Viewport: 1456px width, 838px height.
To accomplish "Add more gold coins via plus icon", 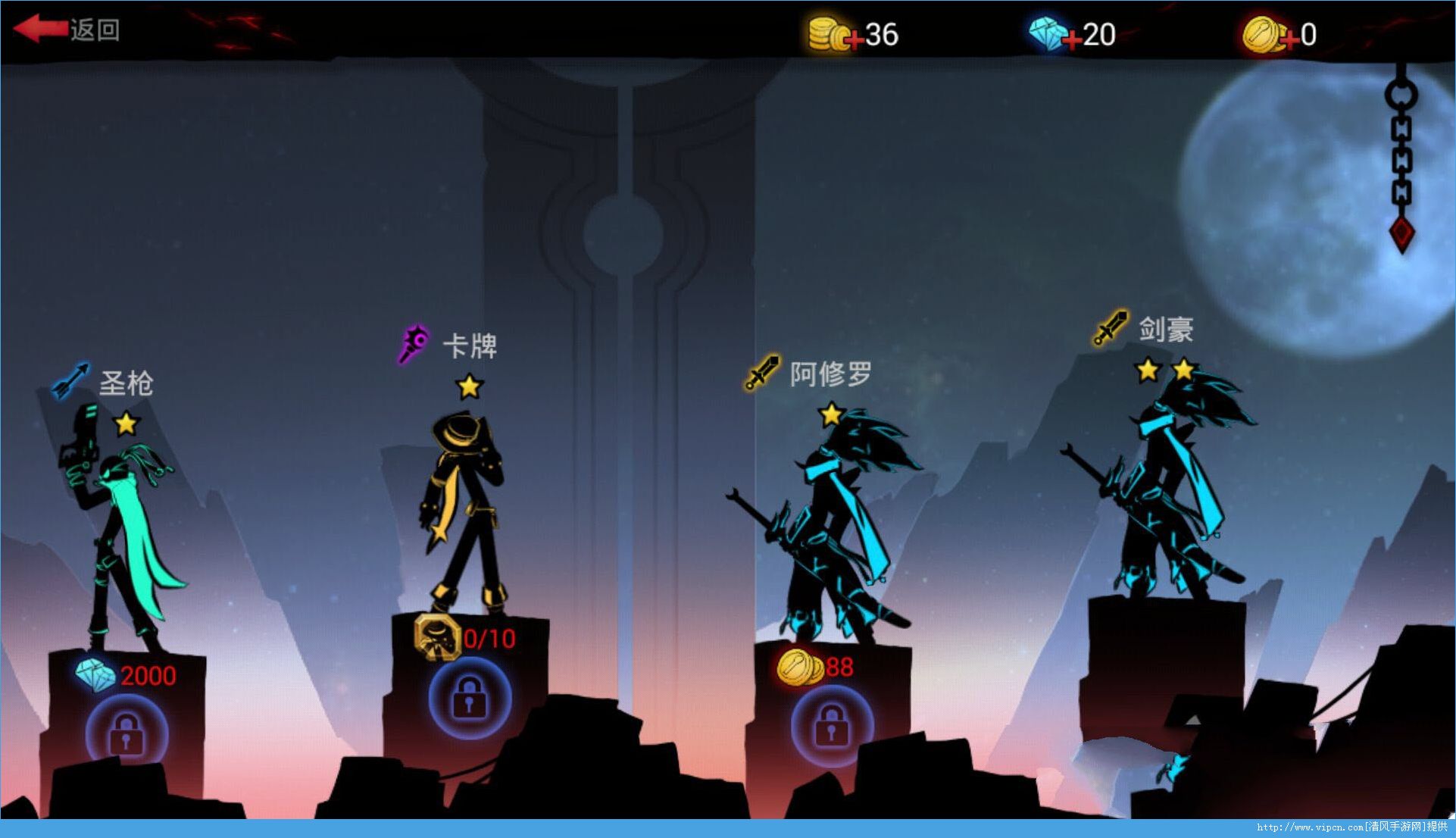I will [852, 39].
